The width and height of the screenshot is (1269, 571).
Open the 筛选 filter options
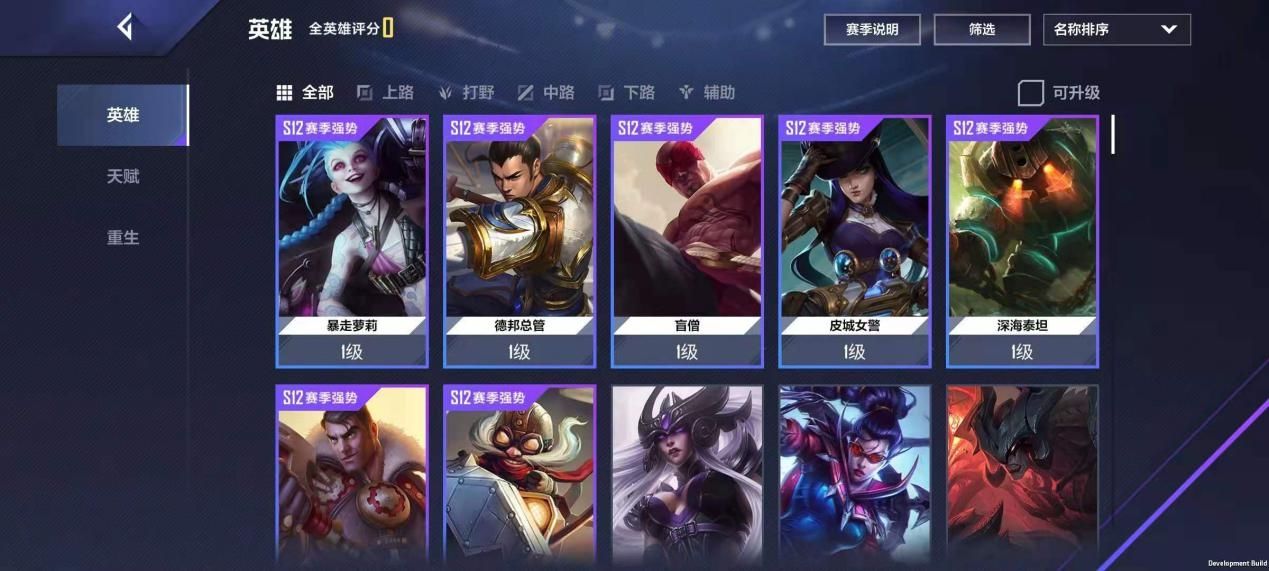coord(981,30)
